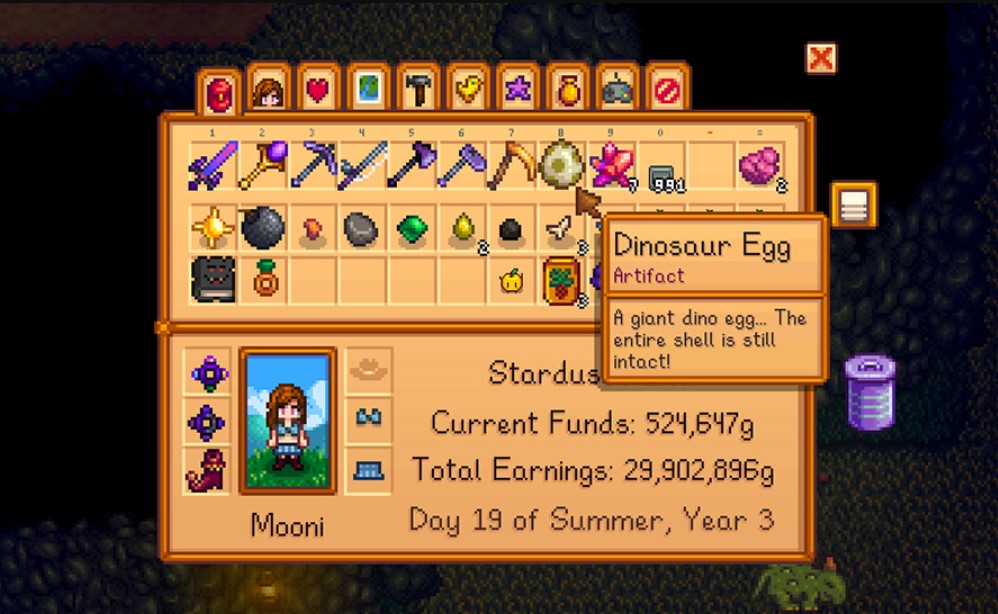Click the organize inventory button
Viewport: 998px width, 614px height.
853,205
